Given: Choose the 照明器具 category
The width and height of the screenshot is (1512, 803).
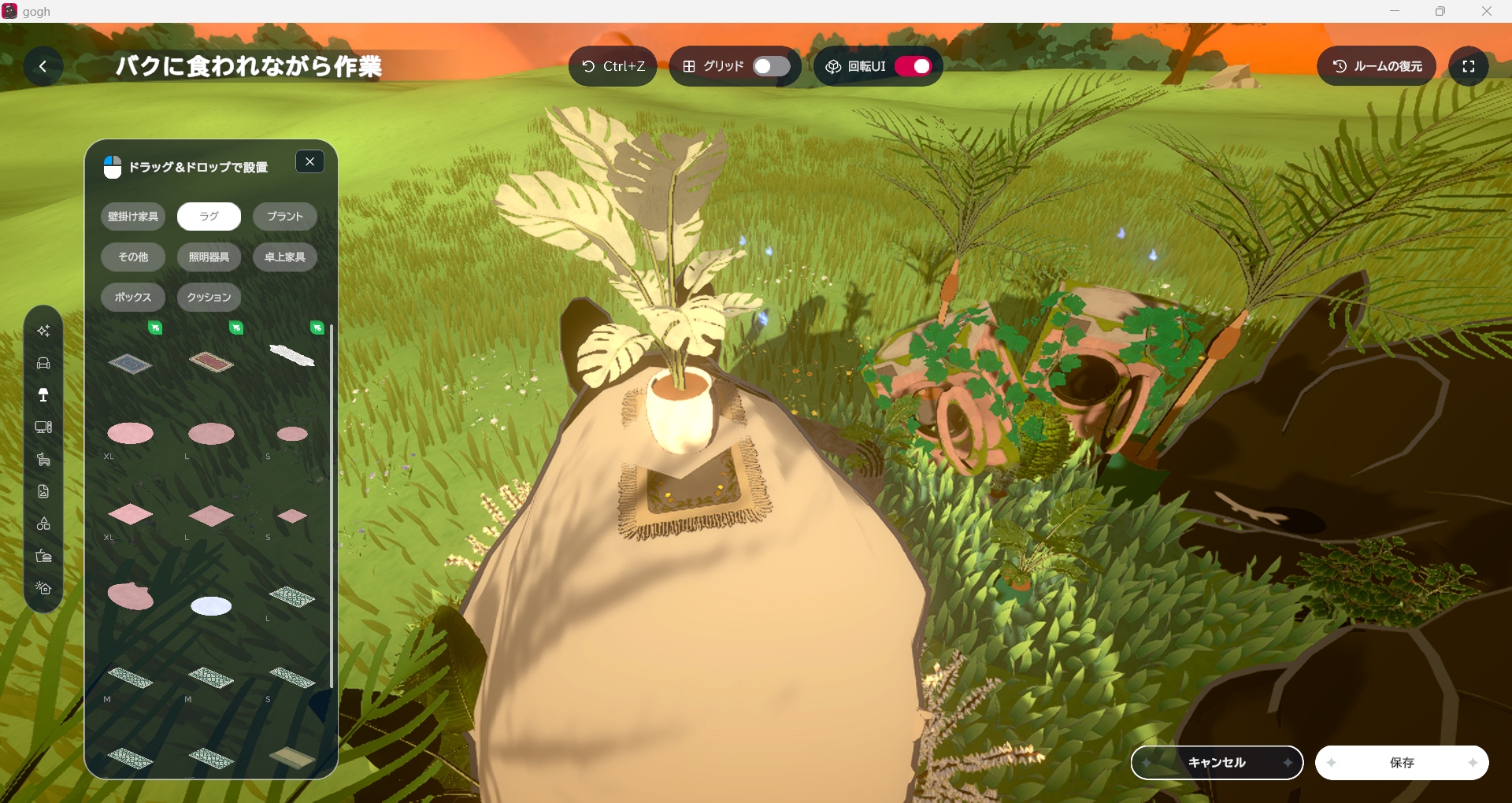Looking at the screenshot, I should [x=209, y=257].
